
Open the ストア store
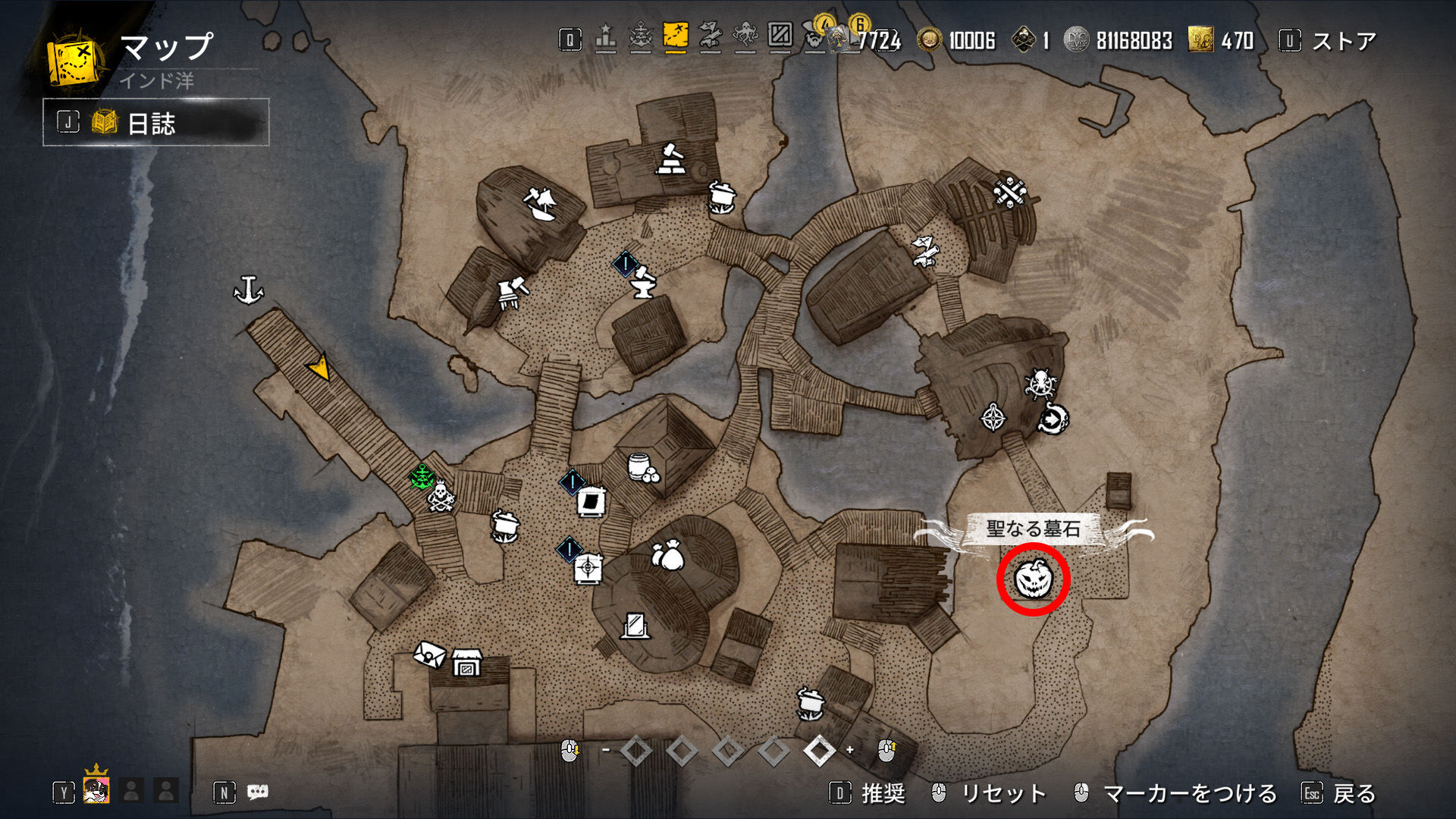click(x=1343, y=40)
